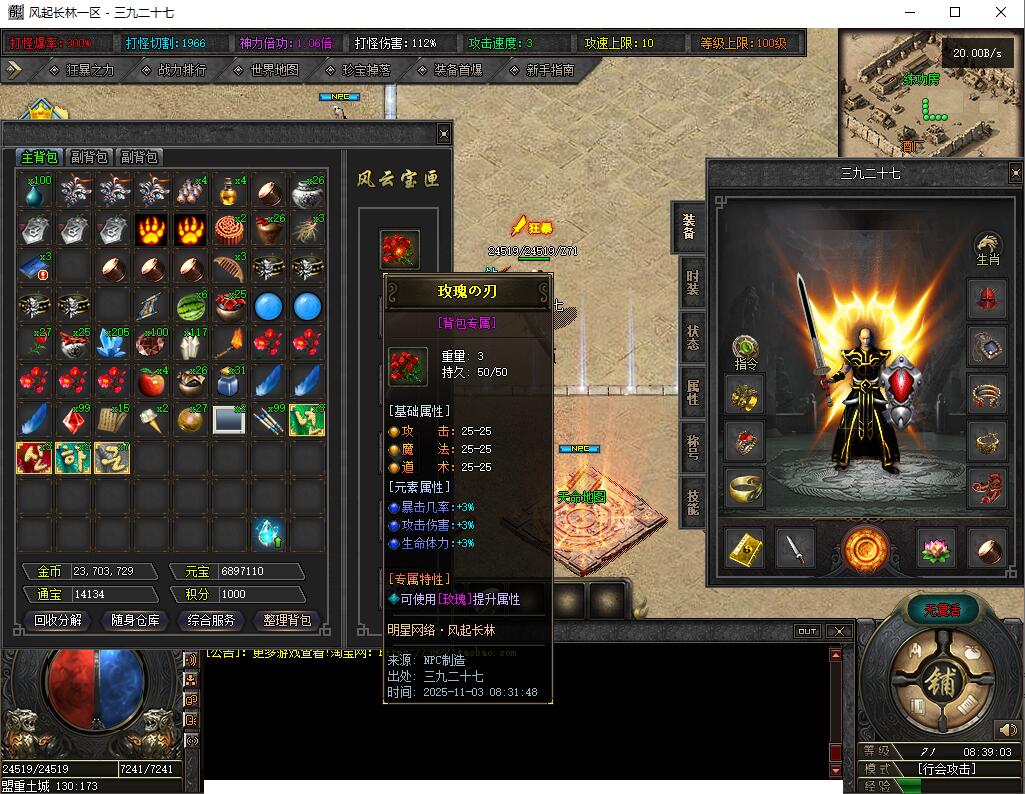Image resolution: width=1025 pixels, height=794 pixels.
Task: Switch to the 主背包 main bag tab
Action: [x=40, y=157]
